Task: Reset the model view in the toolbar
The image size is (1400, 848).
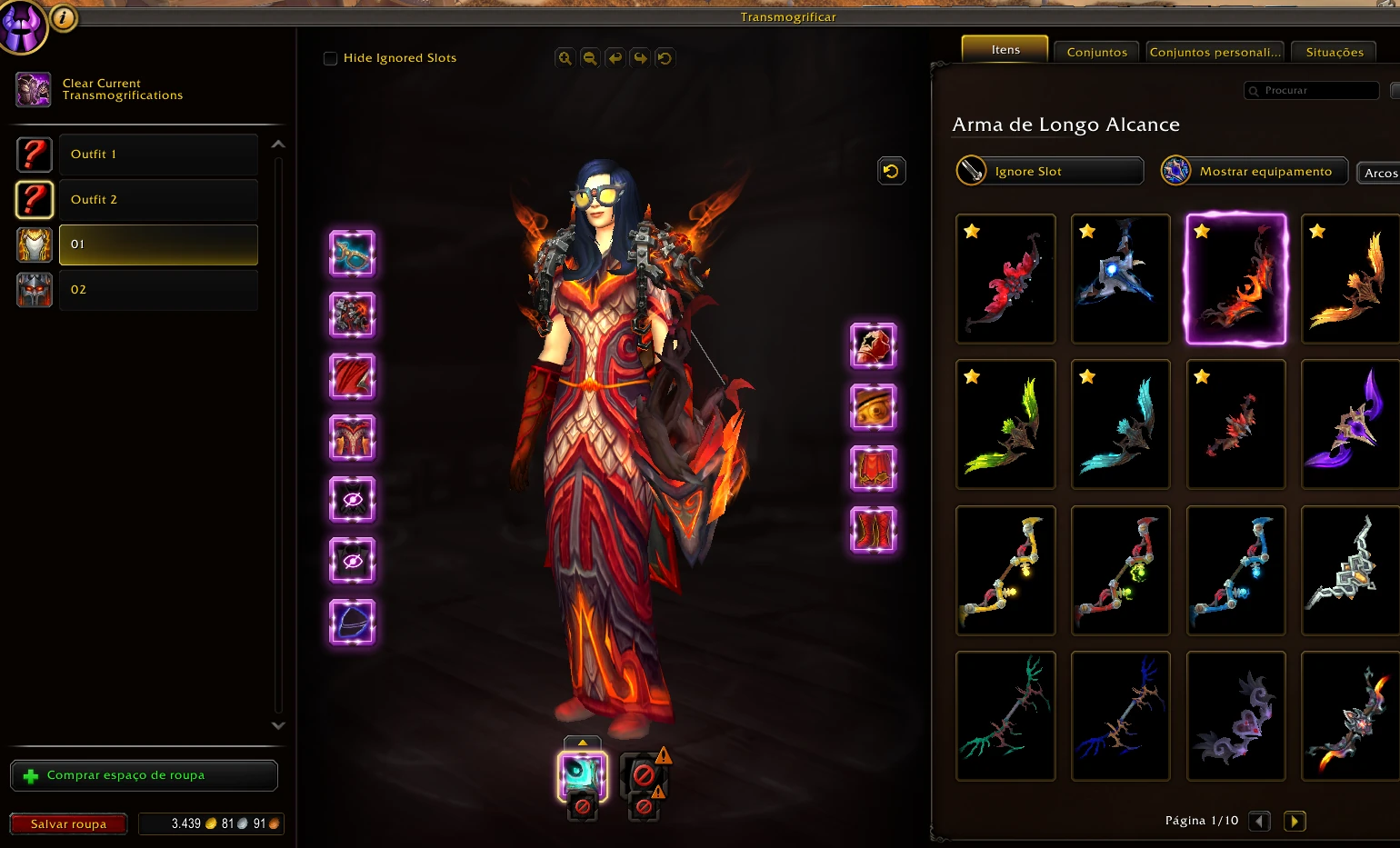Action: (665, 58)
